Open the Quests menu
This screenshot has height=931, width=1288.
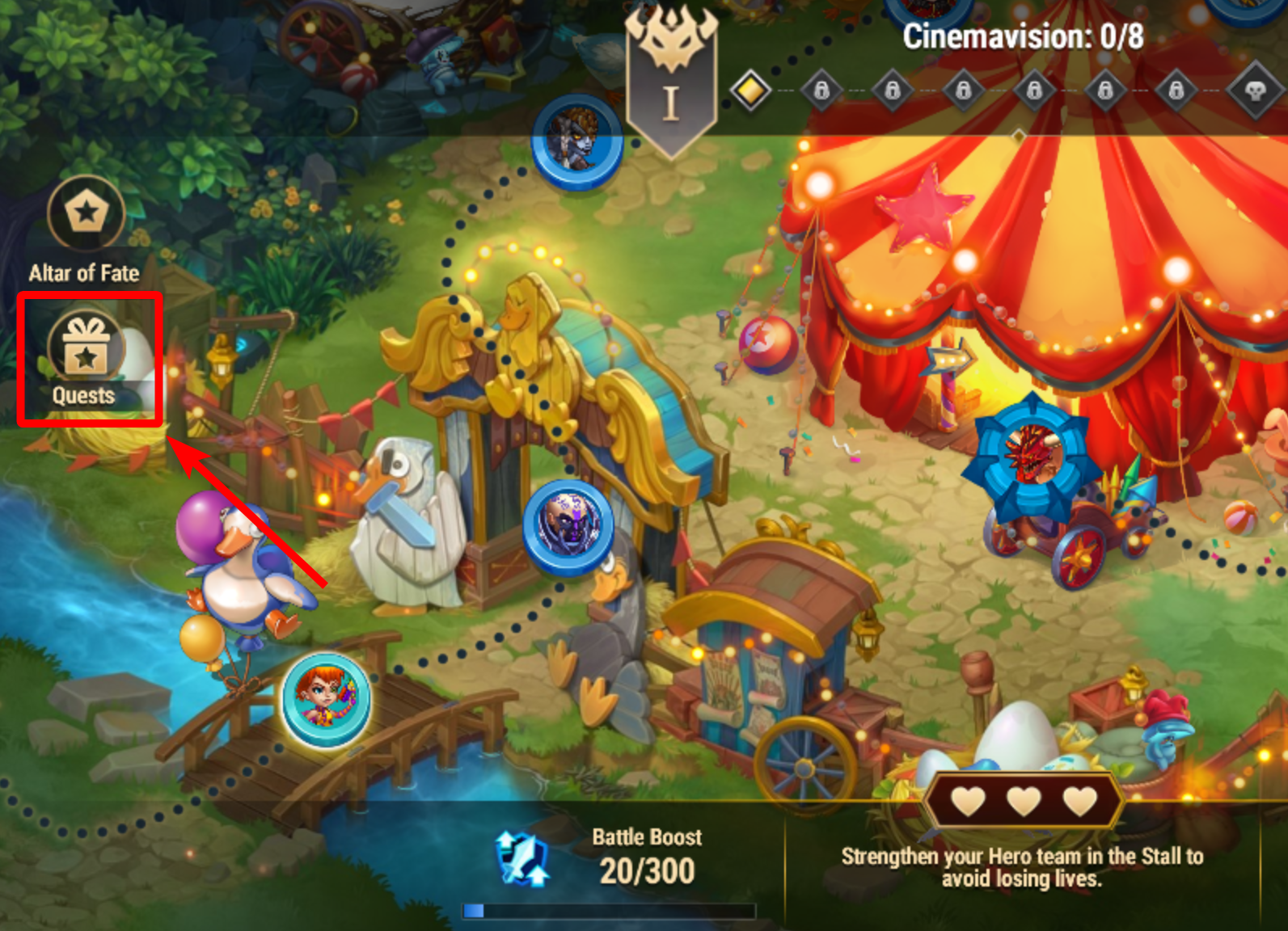point(87,356)
